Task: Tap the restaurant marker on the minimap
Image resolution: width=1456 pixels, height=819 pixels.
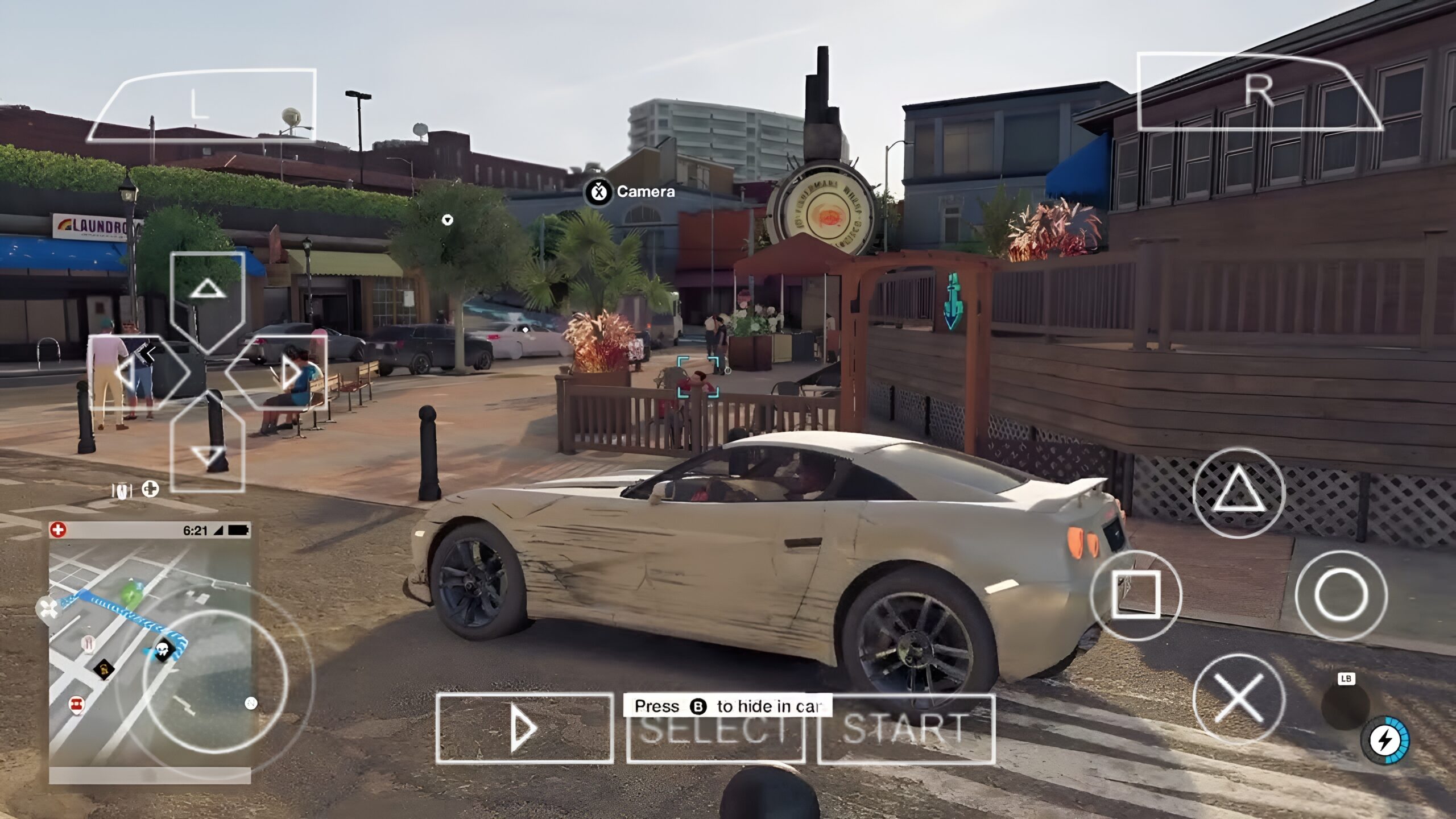Action: pyautogui.click(x=88, y=644)
